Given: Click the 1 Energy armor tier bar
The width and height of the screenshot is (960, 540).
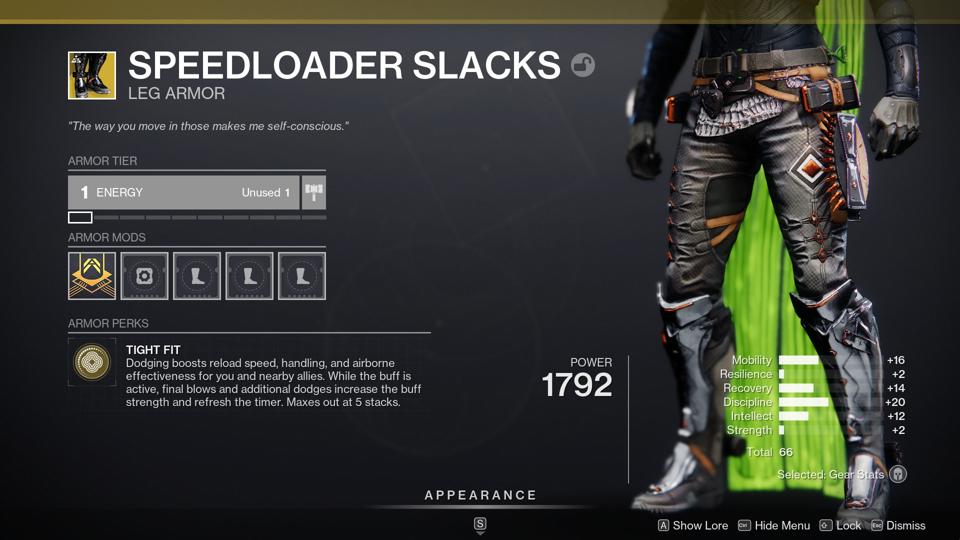Looking at the screenshot, I should (183, 192).
